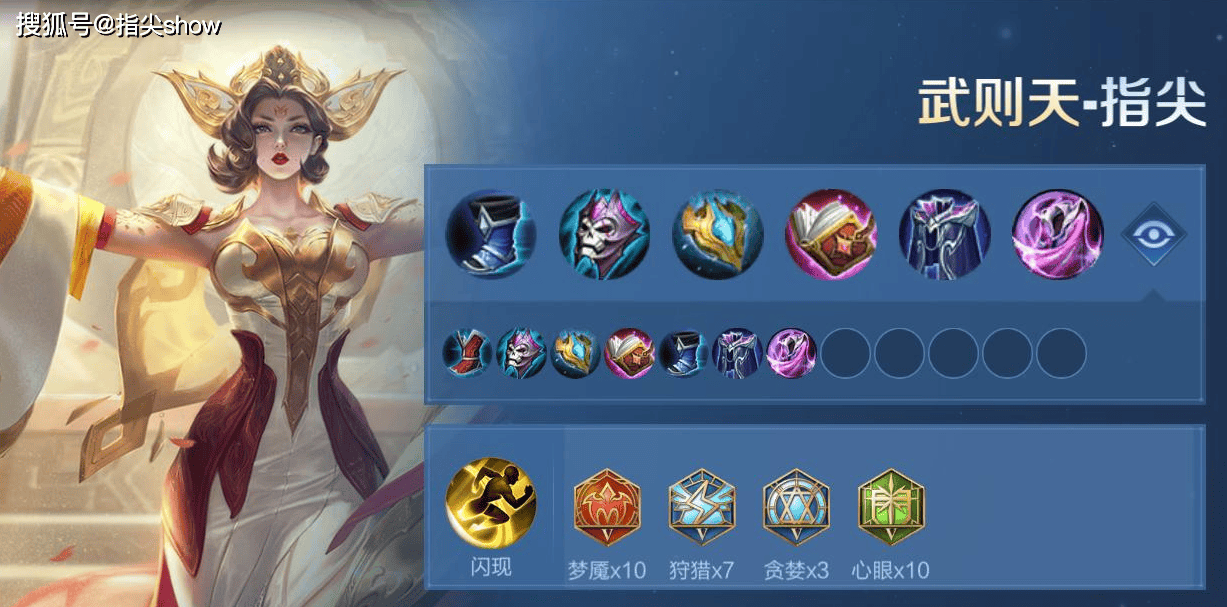The height and width of the screenshot is (607, 1227).
Task: Click the 心眼 x10 green inscription
Action: (891, 507)
